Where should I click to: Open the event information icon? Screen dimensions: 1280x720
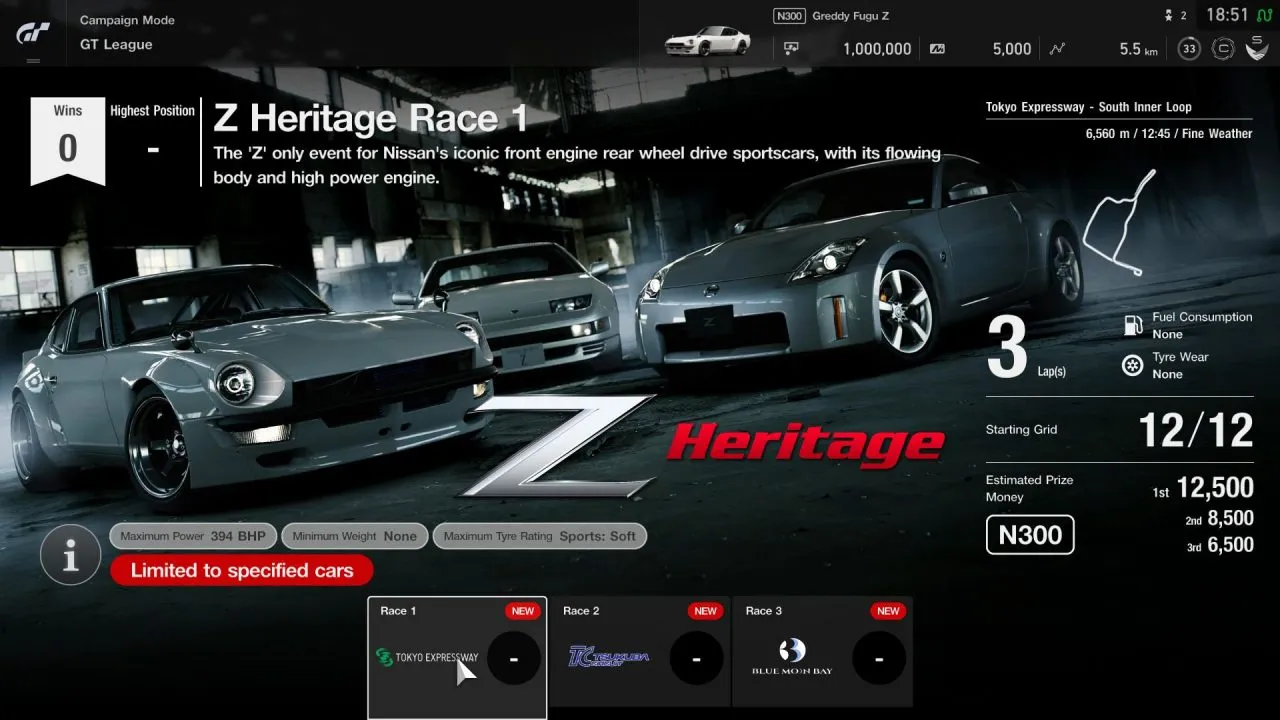click(x=70, y=555)
